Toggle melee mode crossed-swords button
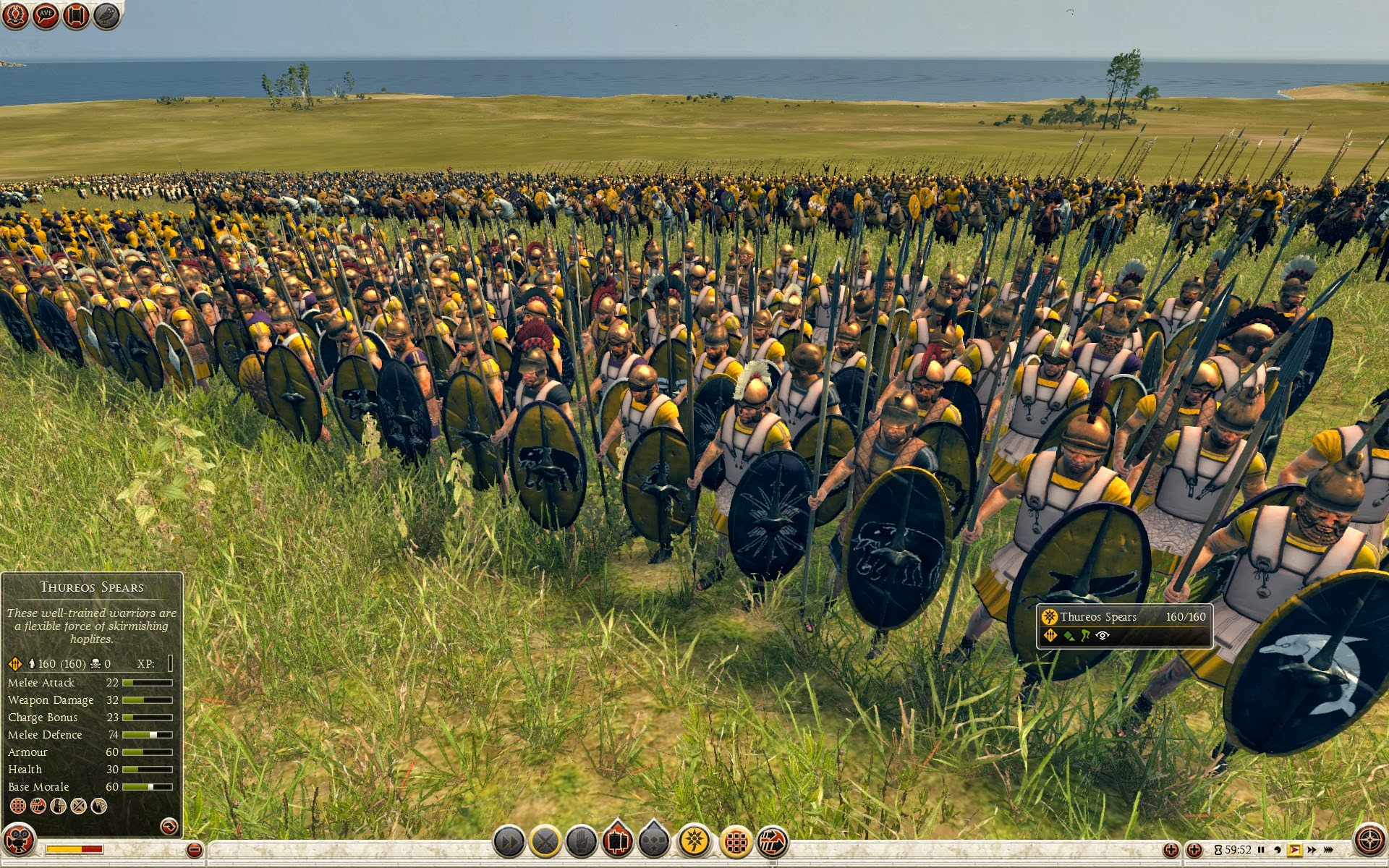This screenshot has height=868, width=1389. 545,842
